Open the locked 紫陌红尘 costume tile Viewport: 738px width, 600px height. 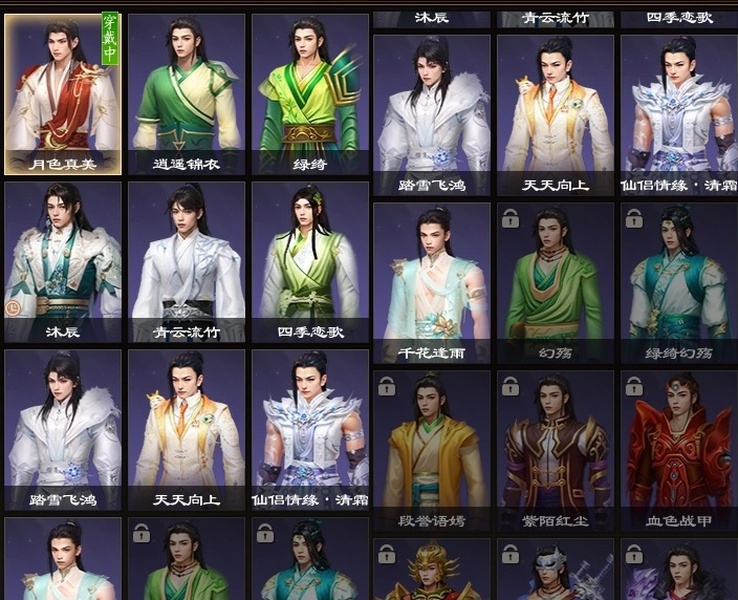pyautogui.click(x=555, y=451)
